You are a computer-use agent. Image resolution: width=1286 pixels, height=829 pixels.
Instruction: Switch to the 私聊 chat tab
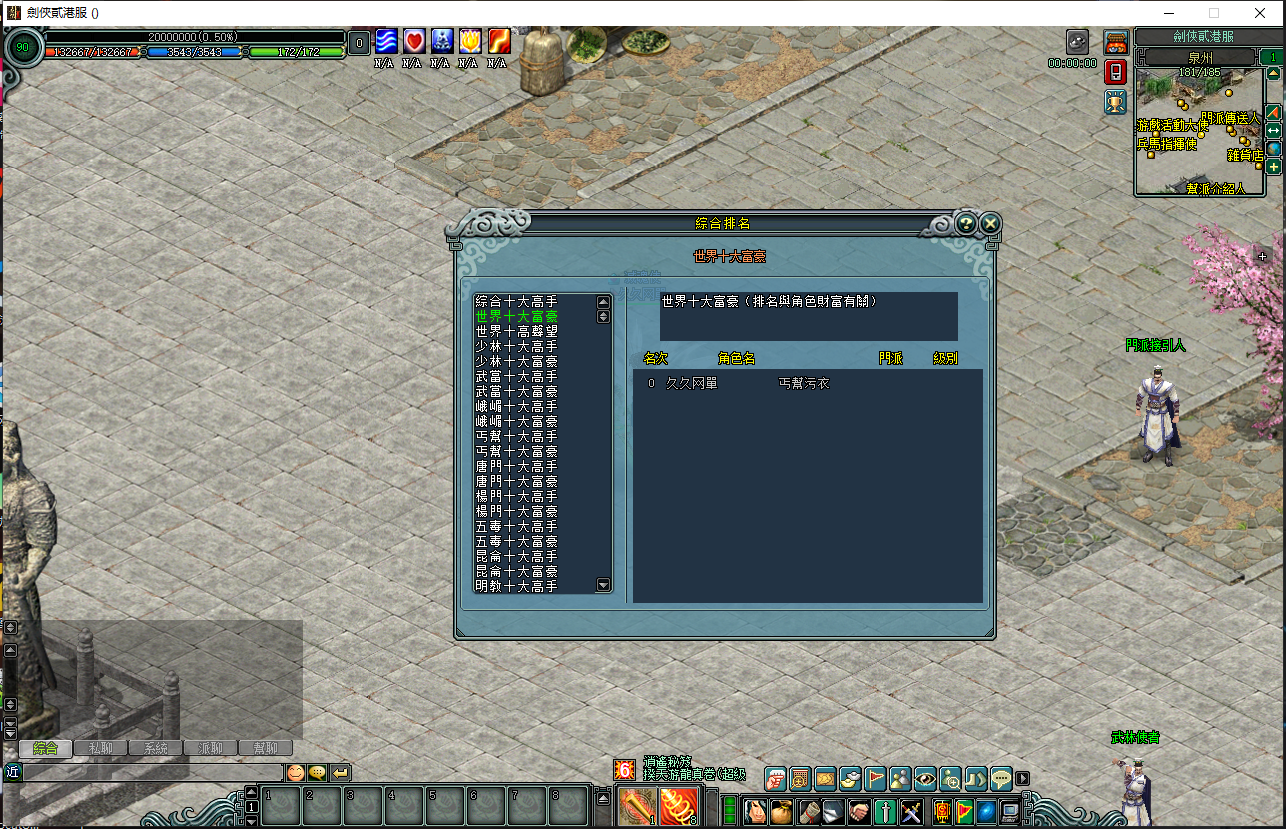click(101, 748)
